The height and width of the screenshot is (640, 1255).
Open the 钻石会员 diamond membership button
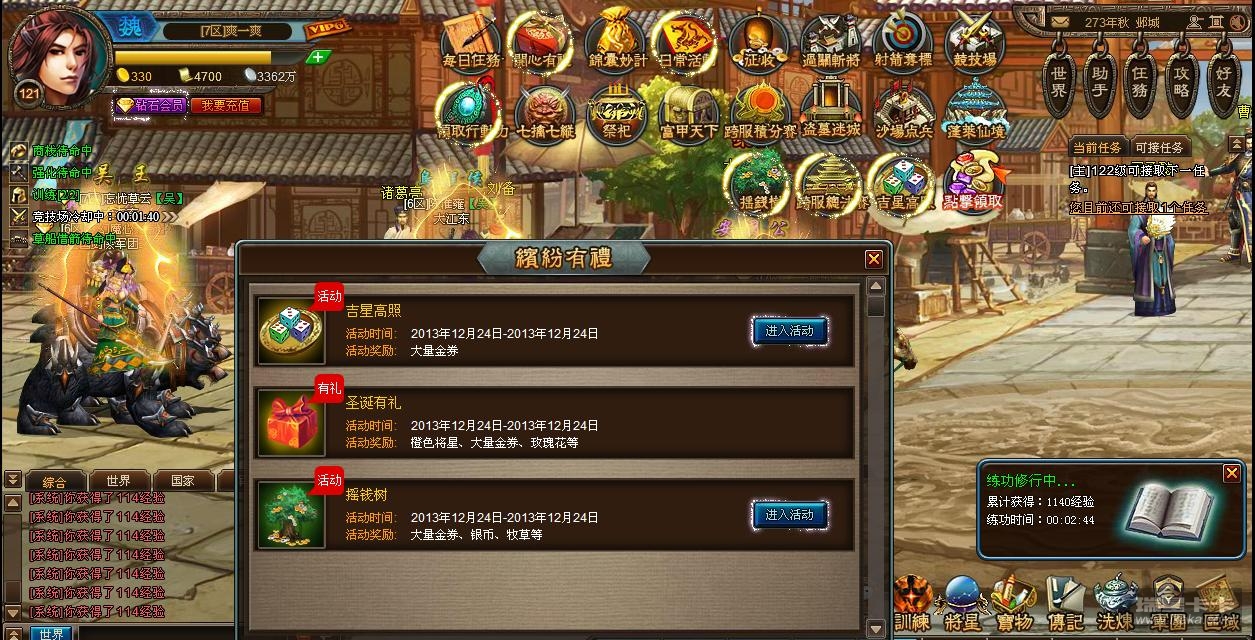(x=152, y=105)
